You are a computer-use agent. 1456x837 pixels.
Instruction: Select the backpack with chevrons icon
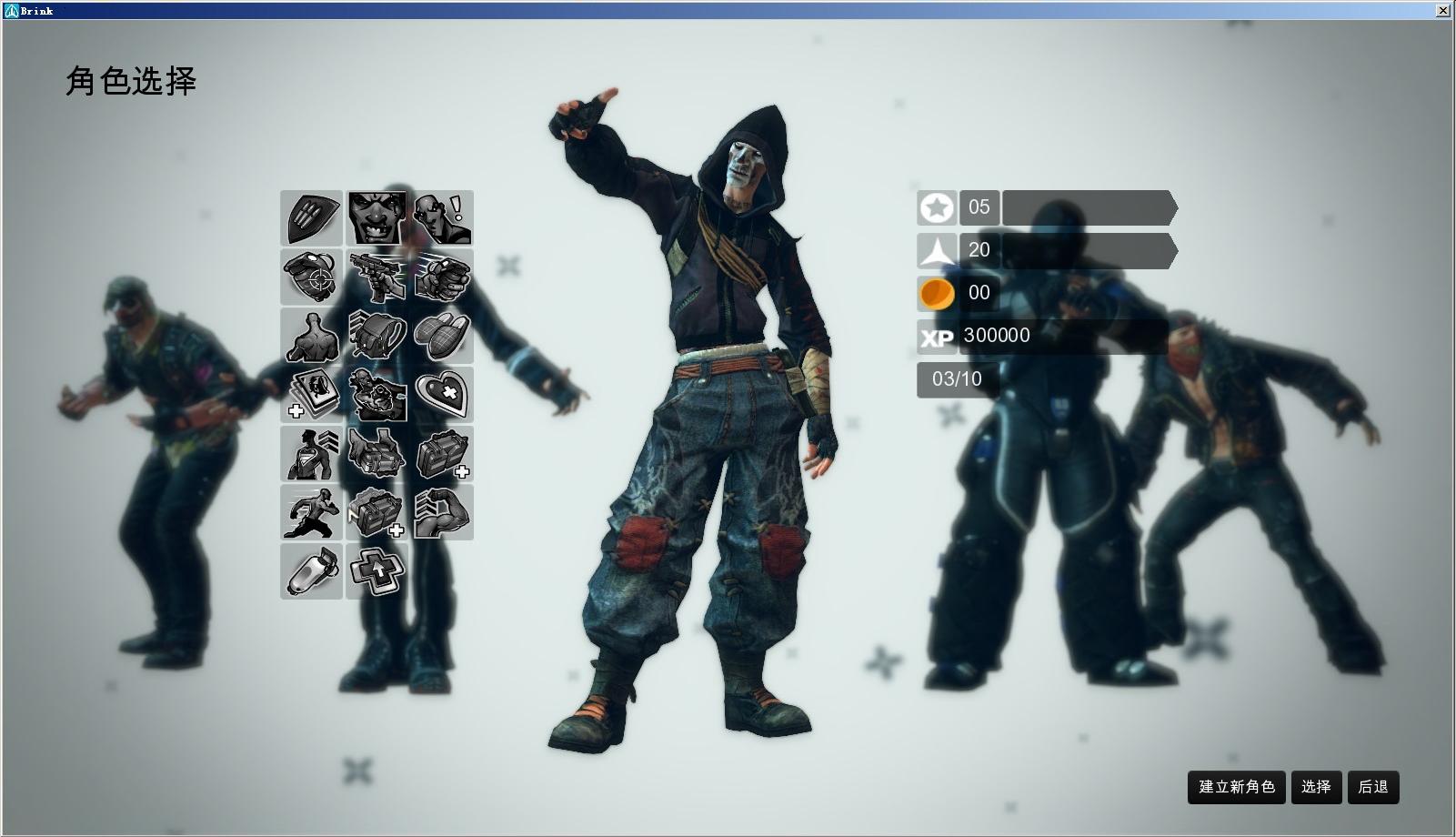click(377, 336)
